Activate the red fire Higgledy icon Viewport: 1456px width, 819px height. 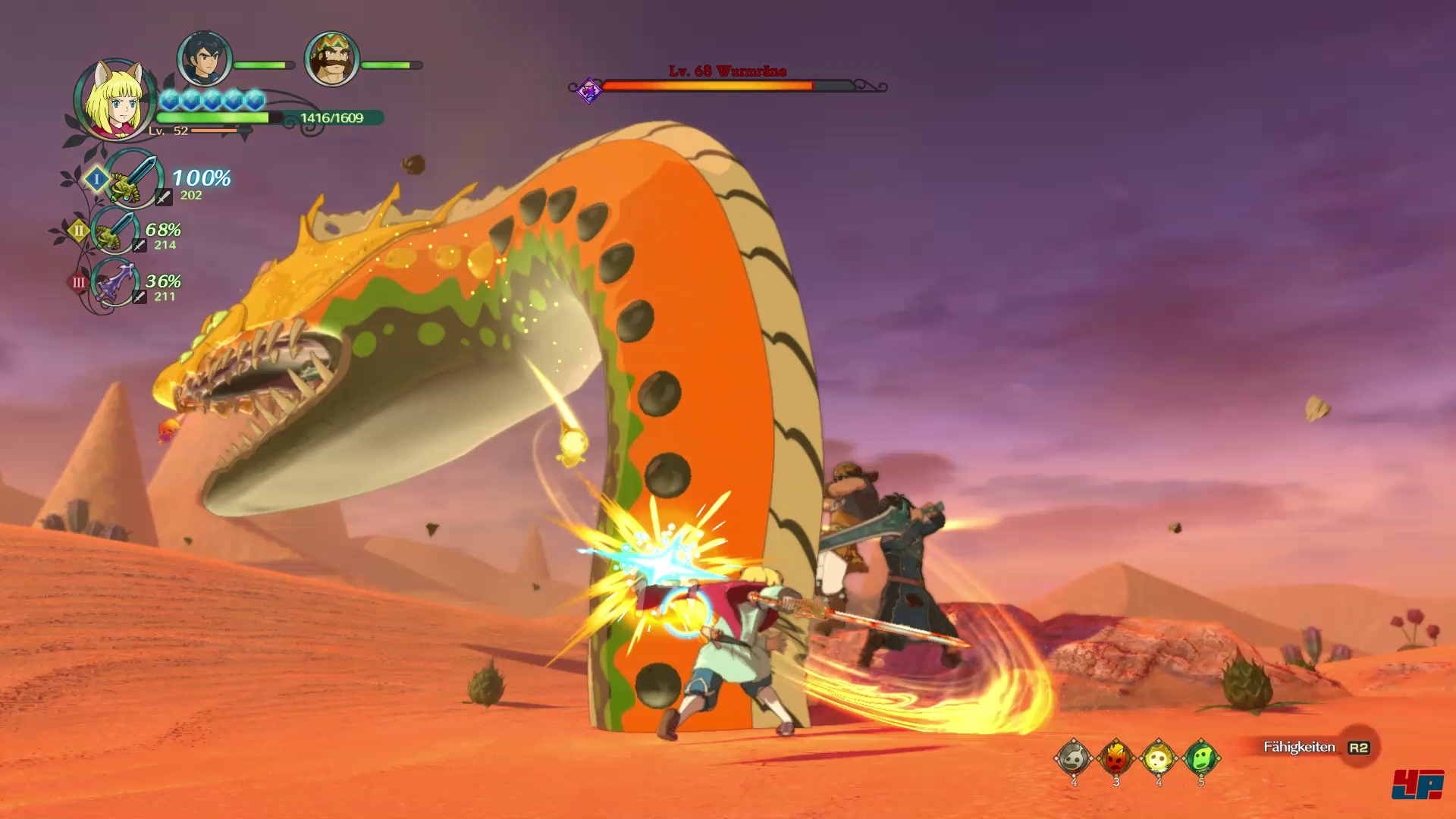pyautogui.click(x=1116, y=757)
